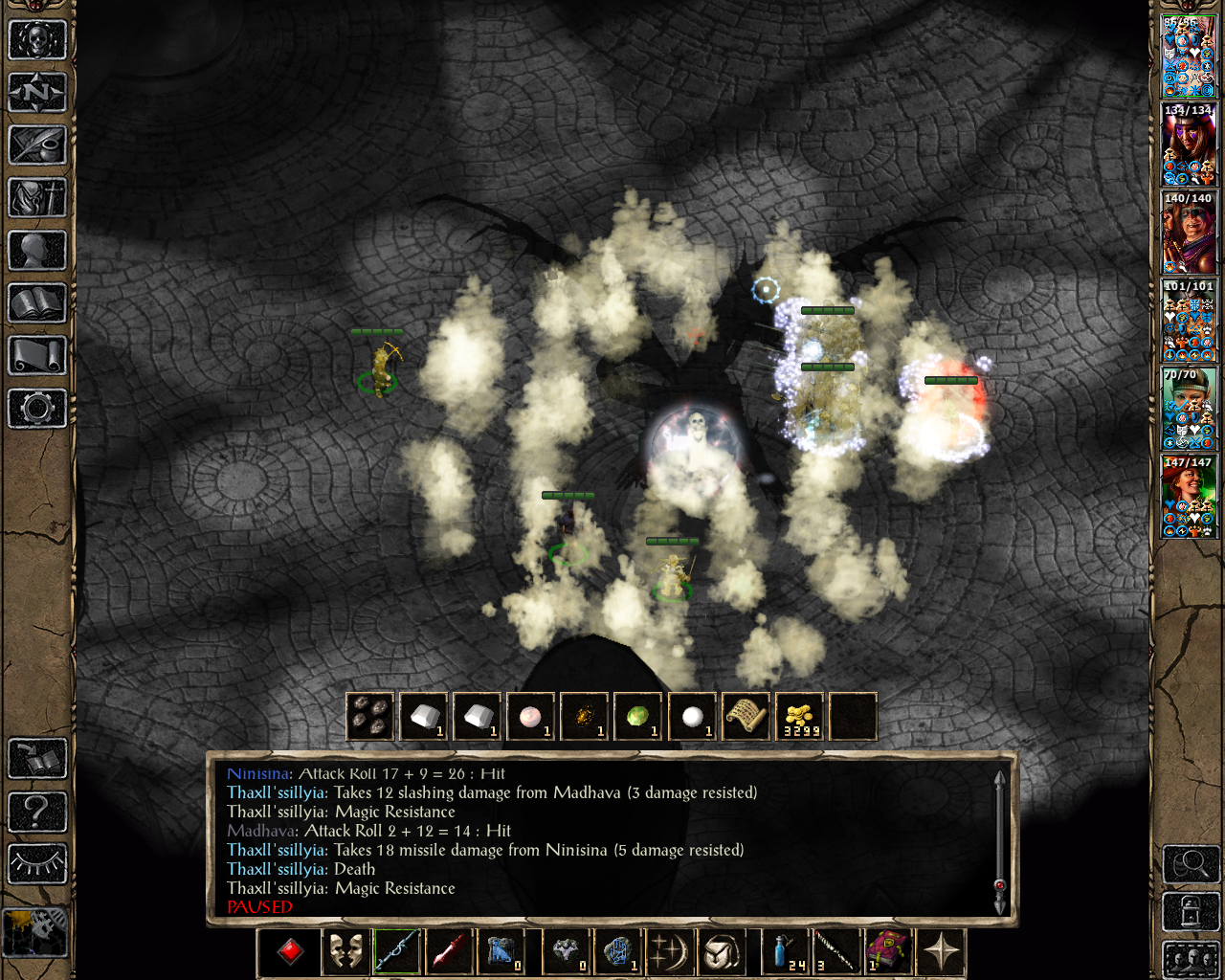Click the theater masks action button

click(x=345, y=952)
